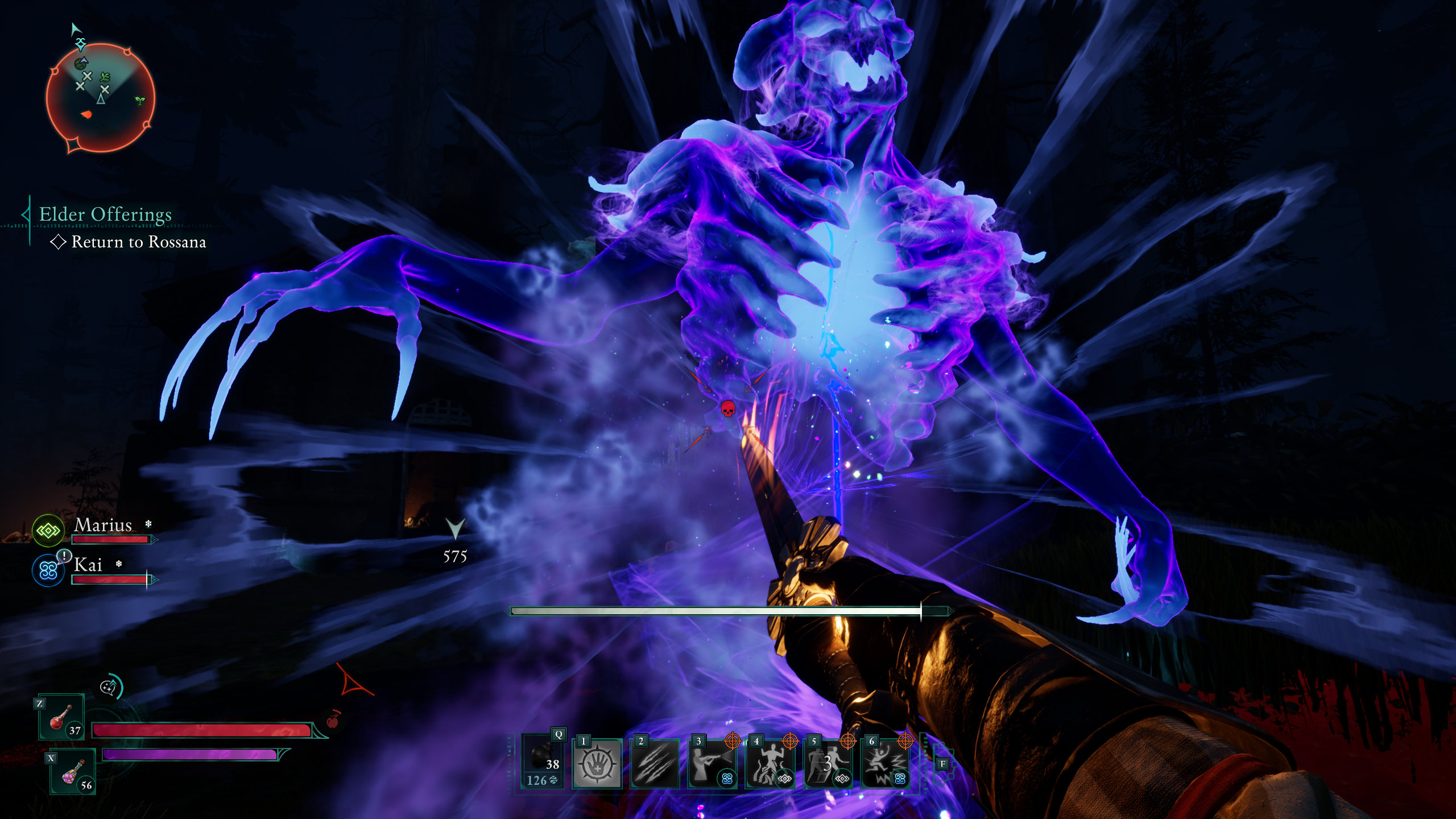
Task: Activate the grasping tentacles ability
Action: tap(770, 763)
